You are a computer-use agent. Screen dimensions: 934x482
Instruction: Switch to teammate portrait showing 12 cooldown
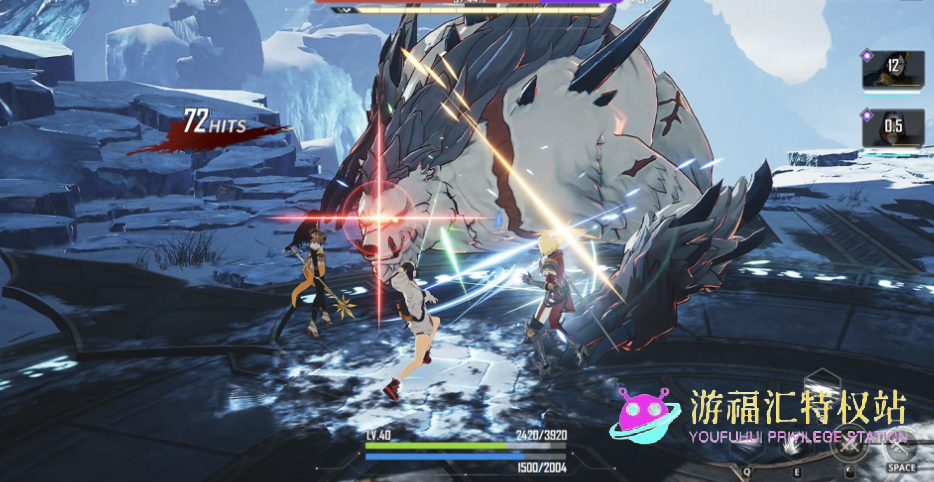[893, 69]
